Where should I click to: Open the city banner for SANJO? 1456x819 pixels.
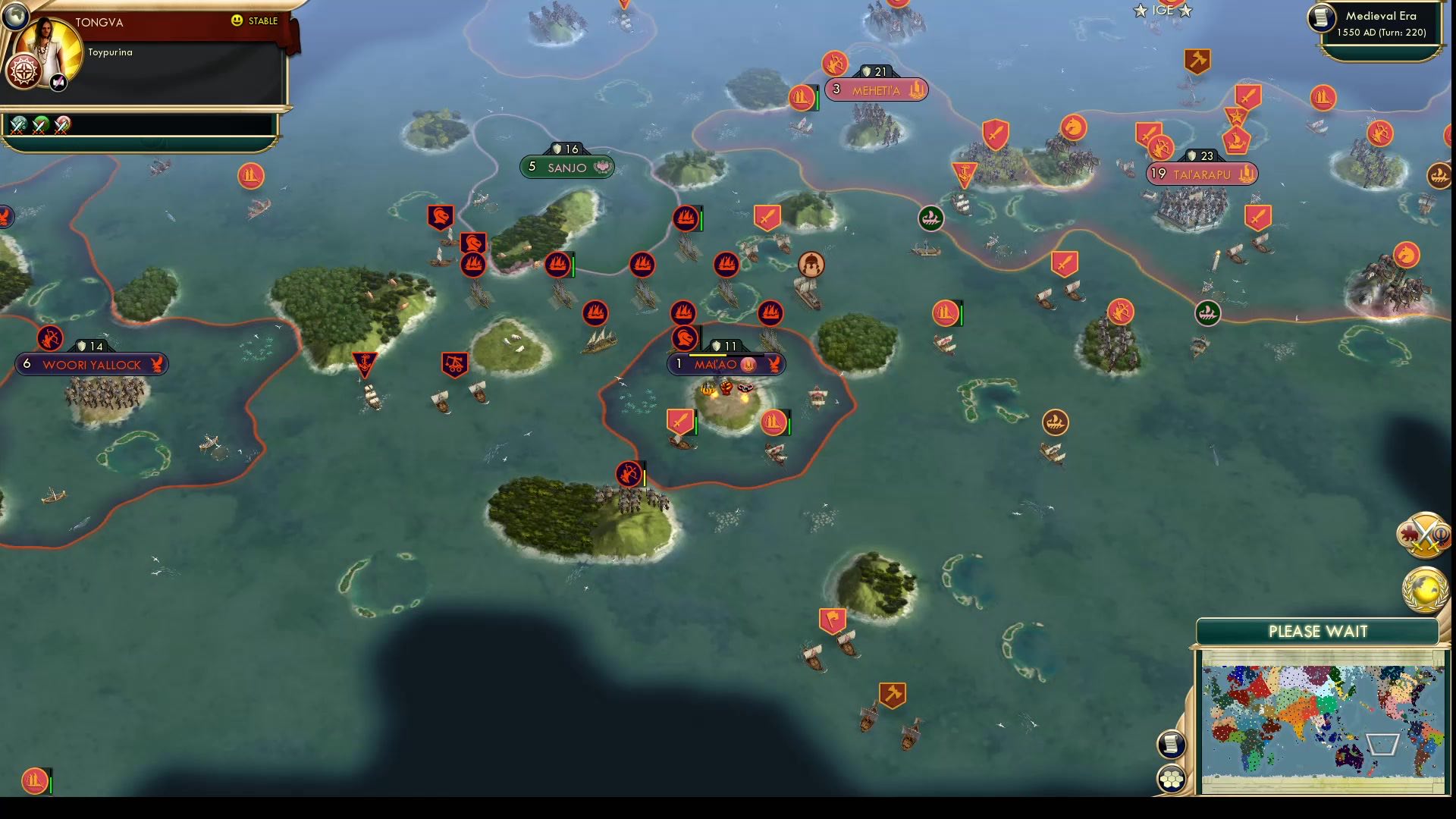click(x=566, y=166)
